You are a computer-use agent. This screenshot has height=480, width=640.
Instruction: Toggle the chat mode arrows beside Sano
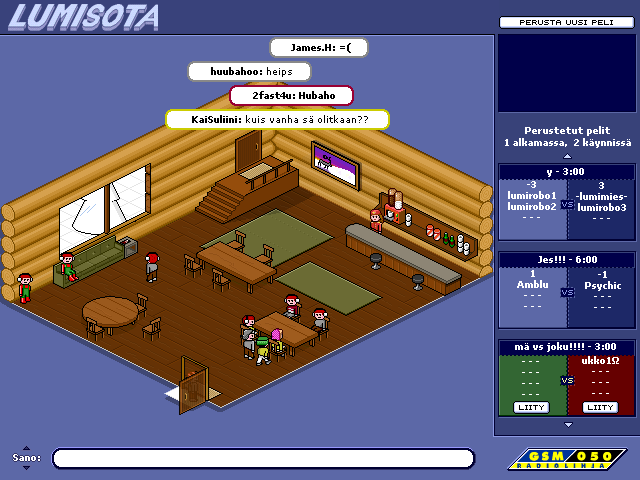click(x=26, y=457)
